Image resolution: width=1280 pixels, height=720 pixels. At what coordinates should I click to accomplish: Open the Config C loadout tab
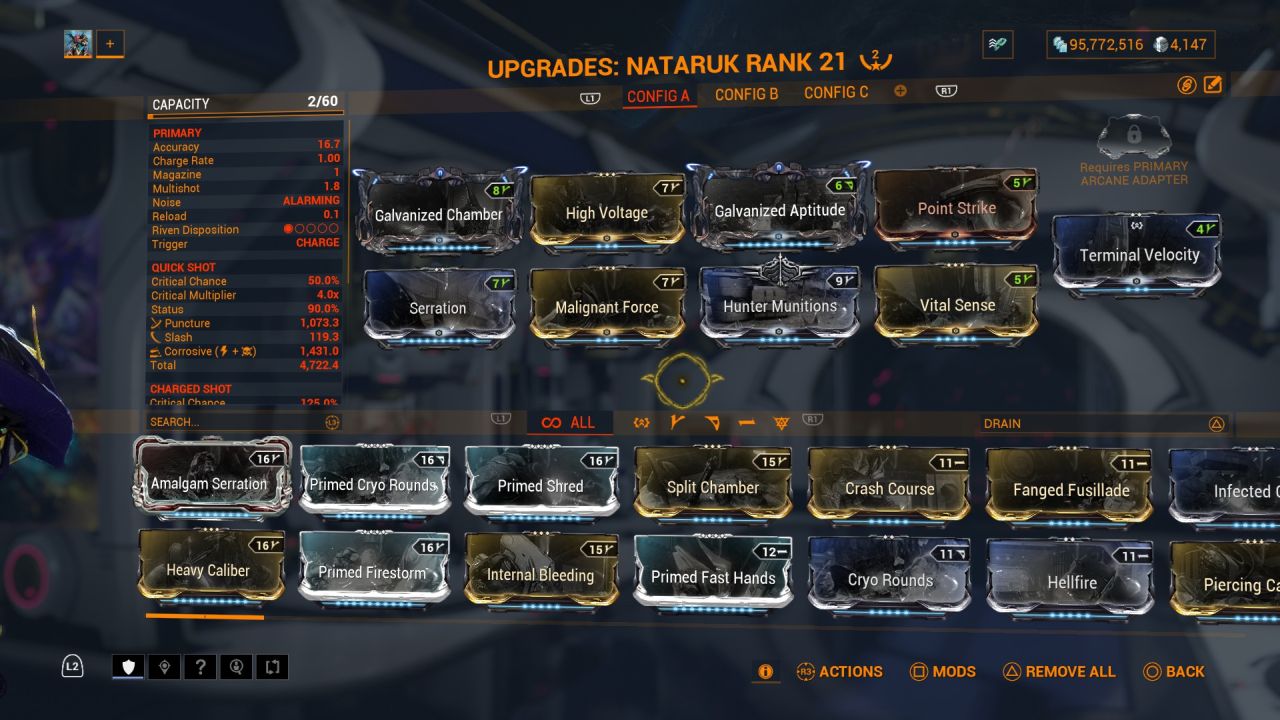836,93
